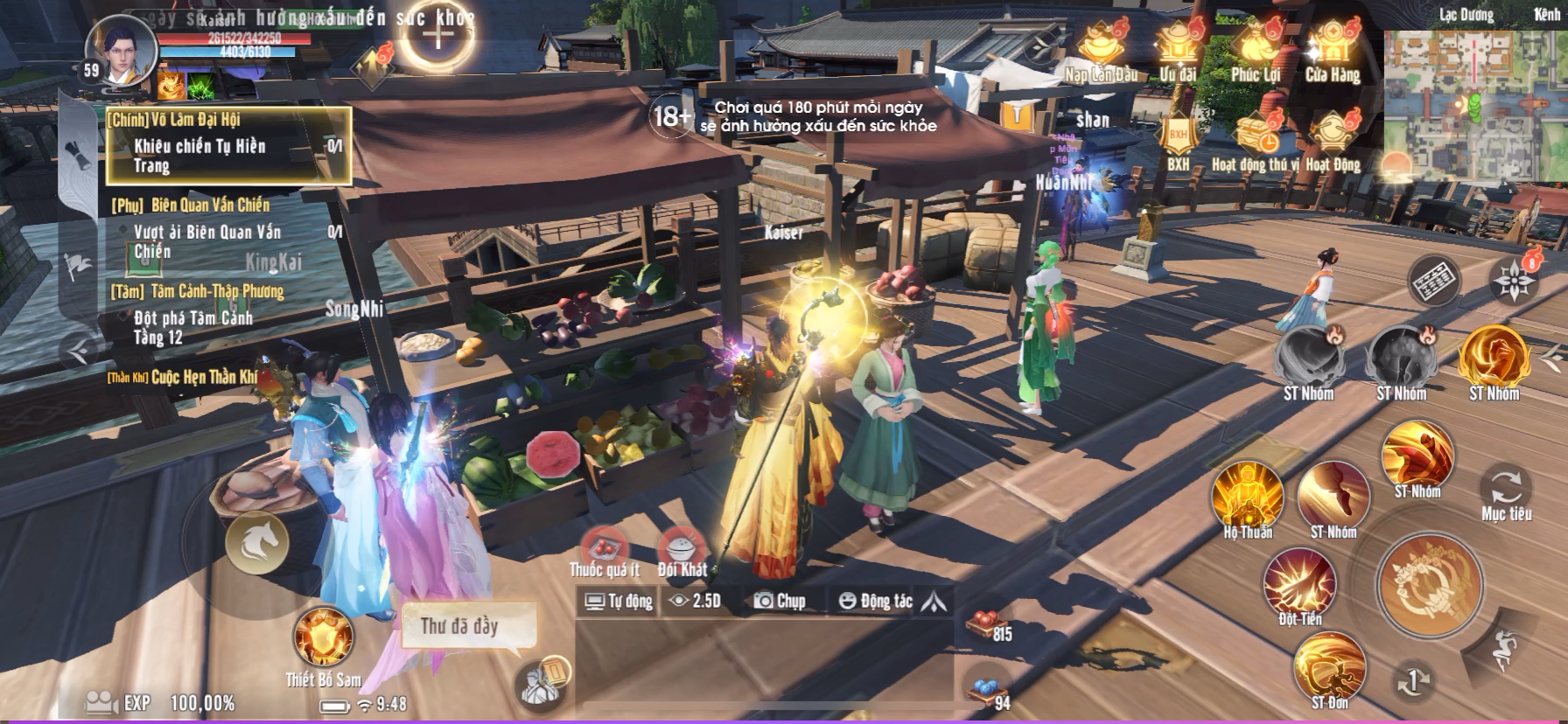Open the Nạp Lần Đầu first-recharge offer
The image size is (1568, 724).
1101,50
